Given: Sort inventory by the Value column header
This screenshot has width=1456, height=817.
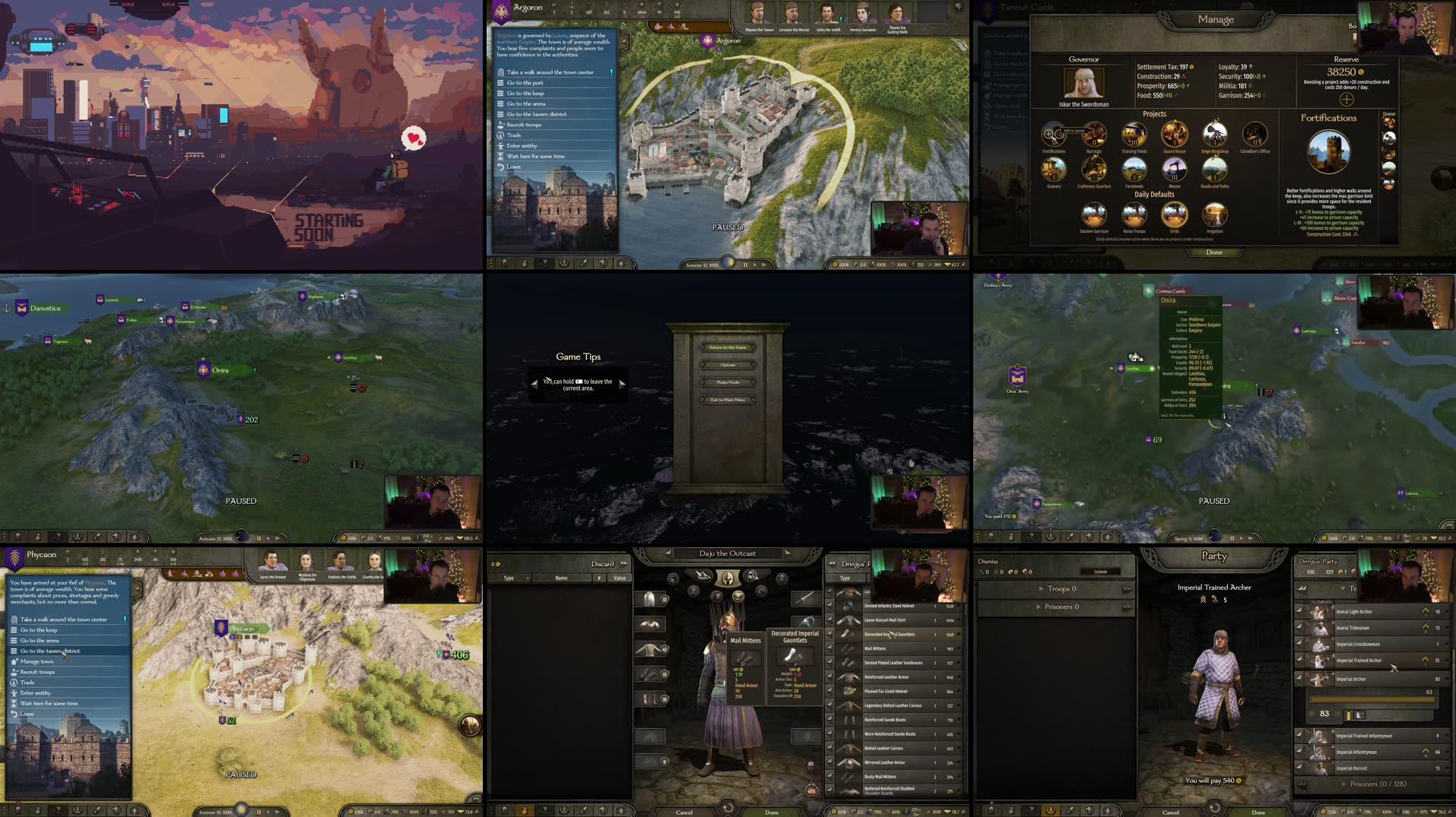Looking at the screenshot, I should pos(620,578).
